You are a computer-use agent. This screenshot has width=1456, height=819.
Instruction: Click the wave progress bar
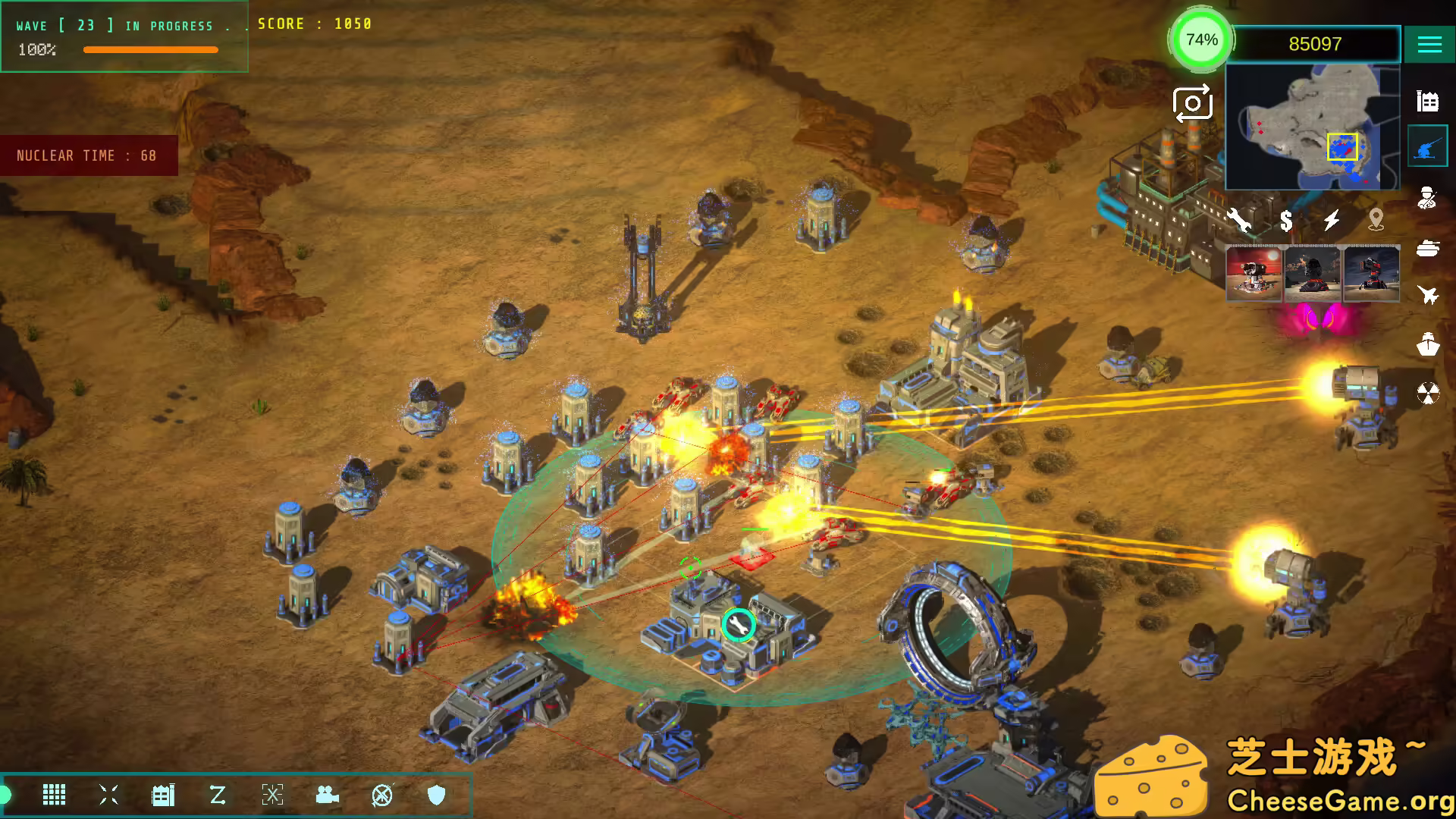coord(150,49)
